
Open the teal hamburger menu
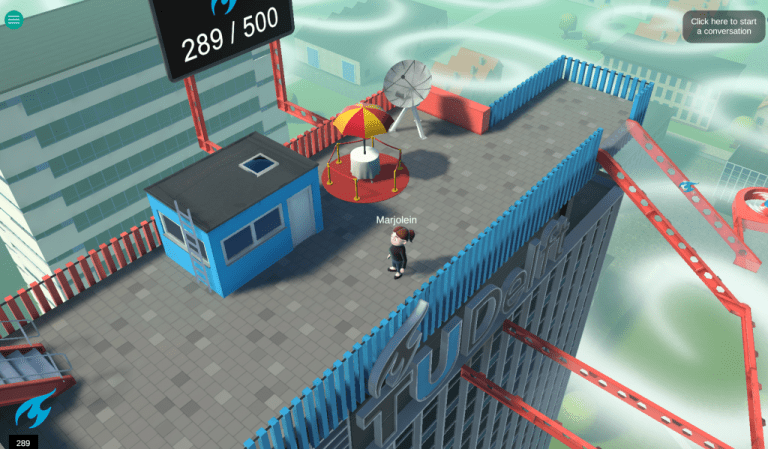click(x=14, y=19)
